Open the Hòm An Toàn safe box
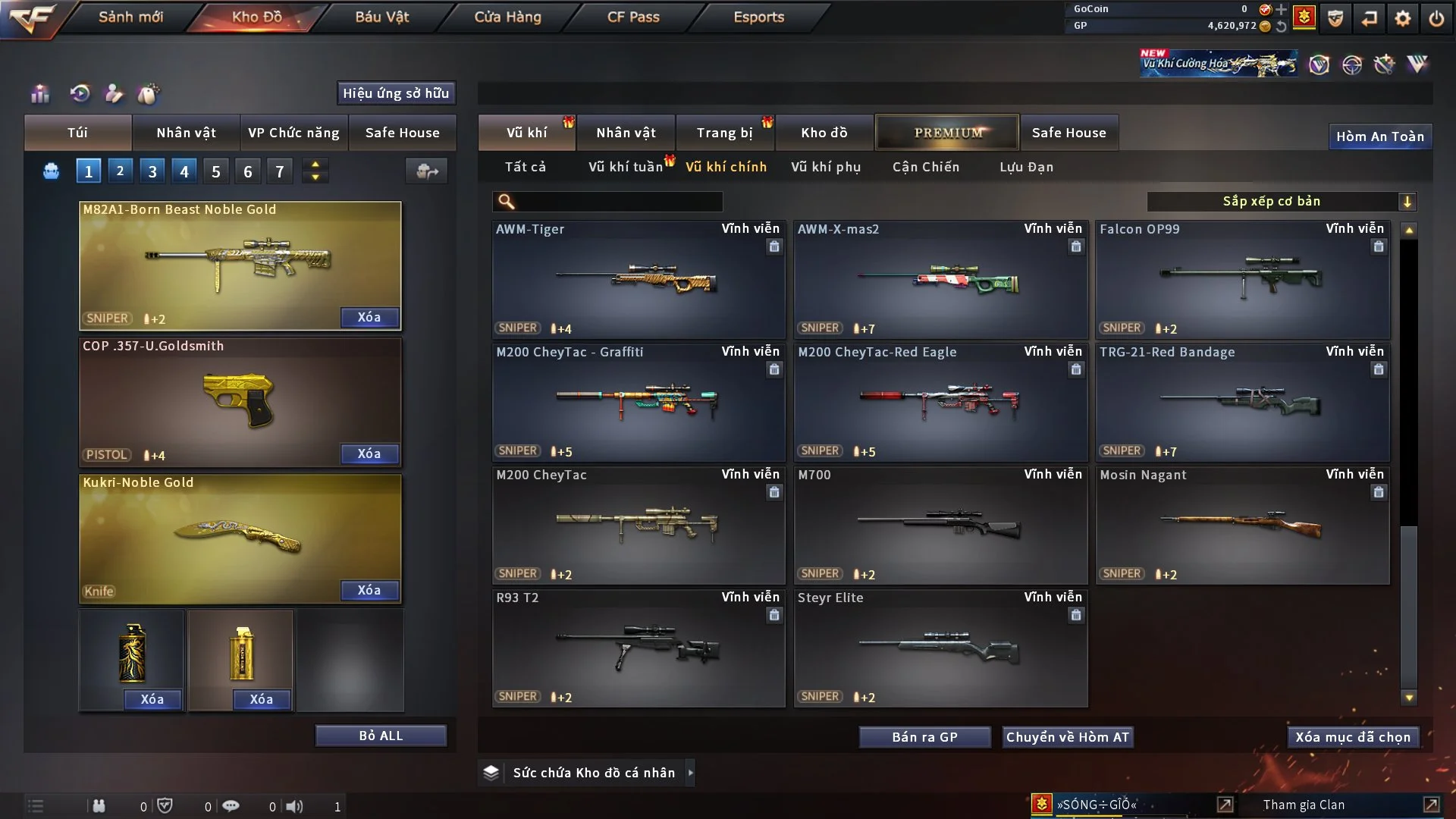 click(1379, 136)
